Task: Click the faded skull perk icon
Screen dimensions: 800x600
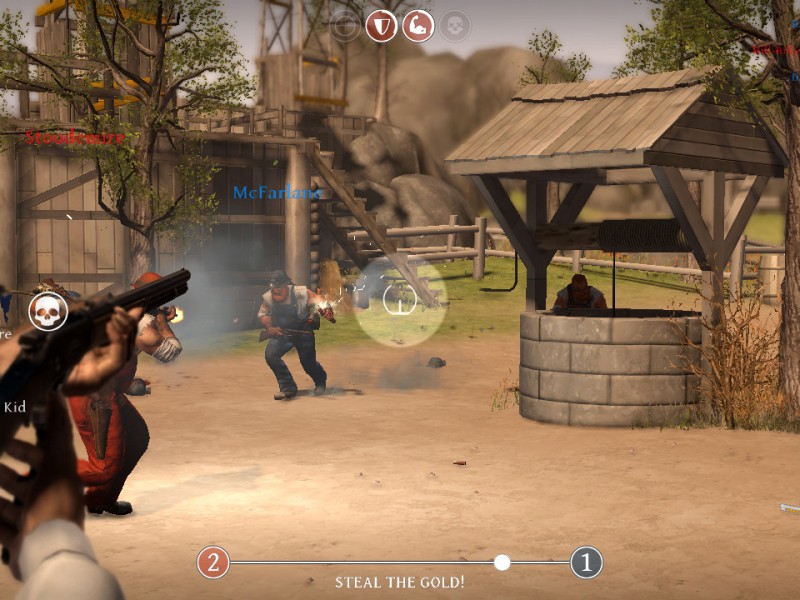Action: click(455, 25)
